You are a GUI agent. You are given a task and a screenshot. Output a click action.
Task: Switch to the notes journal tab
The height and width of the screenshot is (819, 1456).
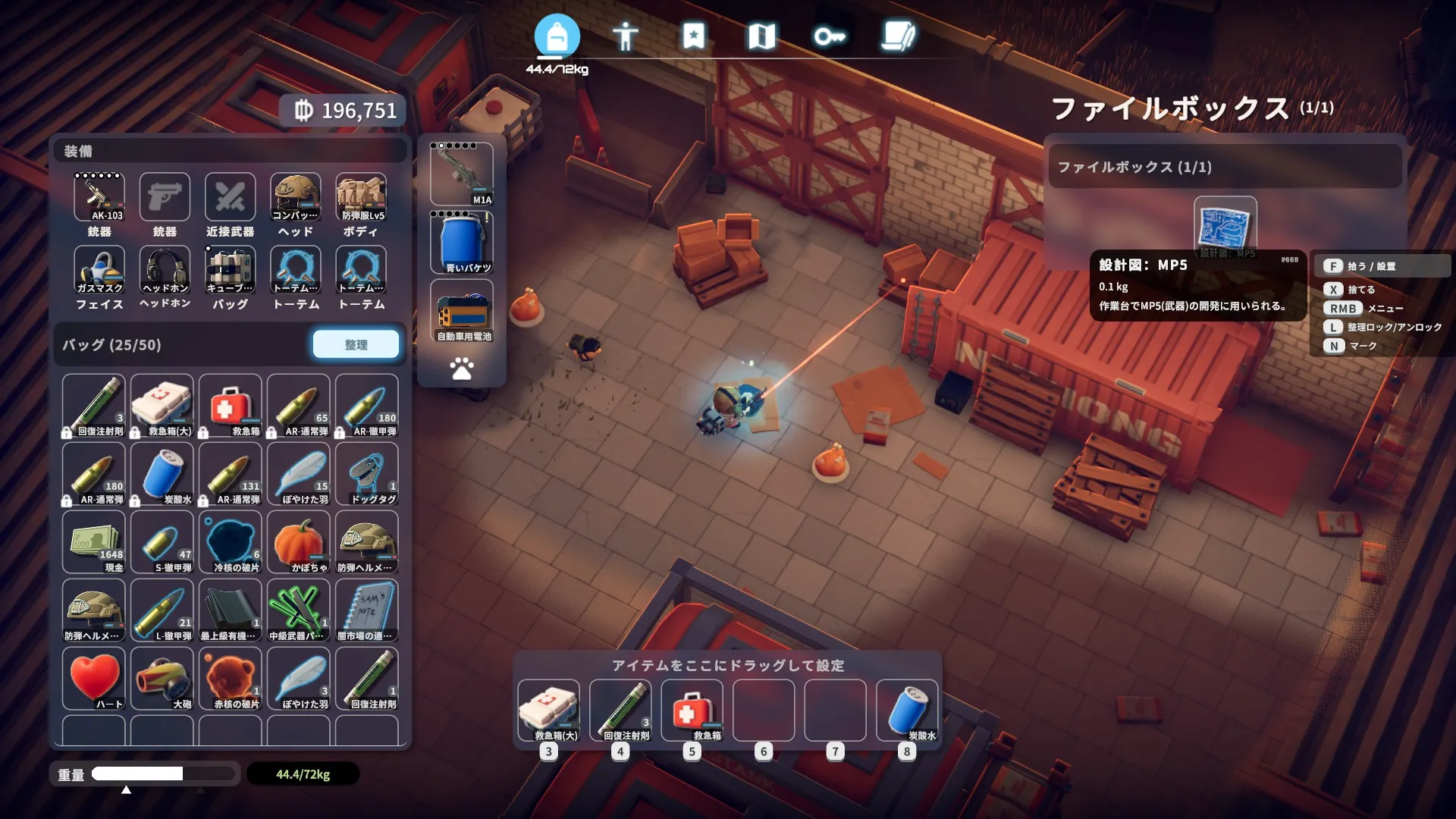[x=898, y=36]
